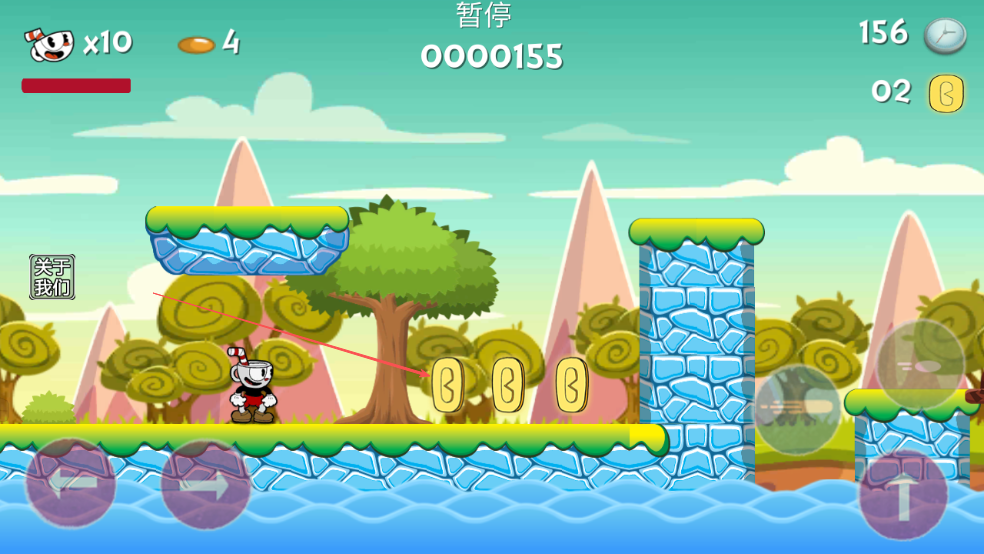Fire using the small pink bullet button
Image resolution: width=984 pixels, height=554 pixels.
tap(920, 365)
